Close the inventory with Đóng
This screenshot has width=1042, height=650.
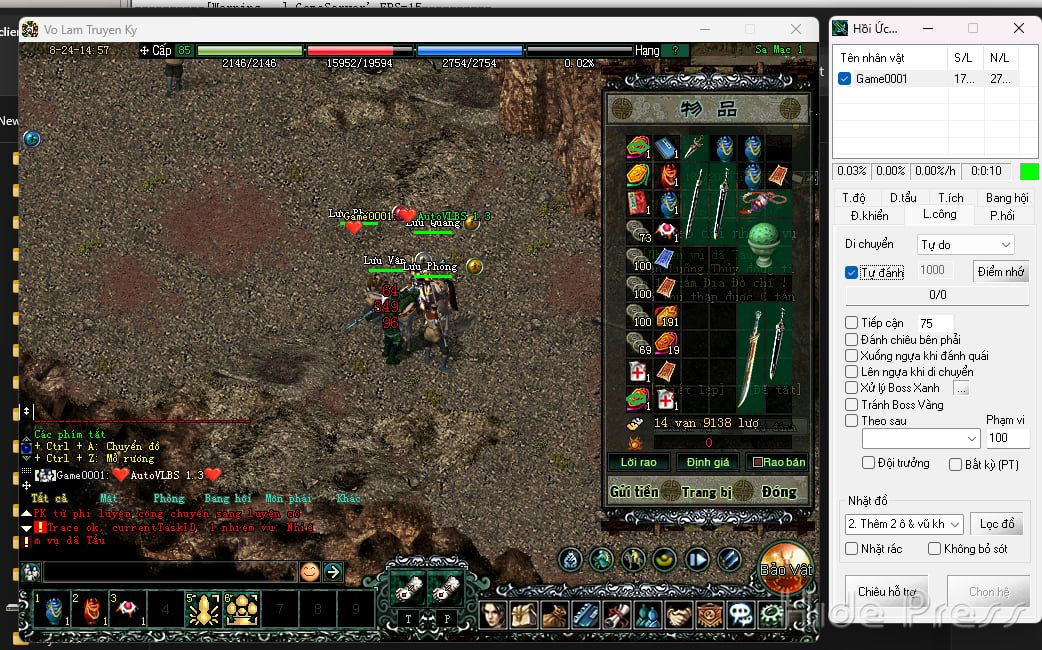coord(778,491)
